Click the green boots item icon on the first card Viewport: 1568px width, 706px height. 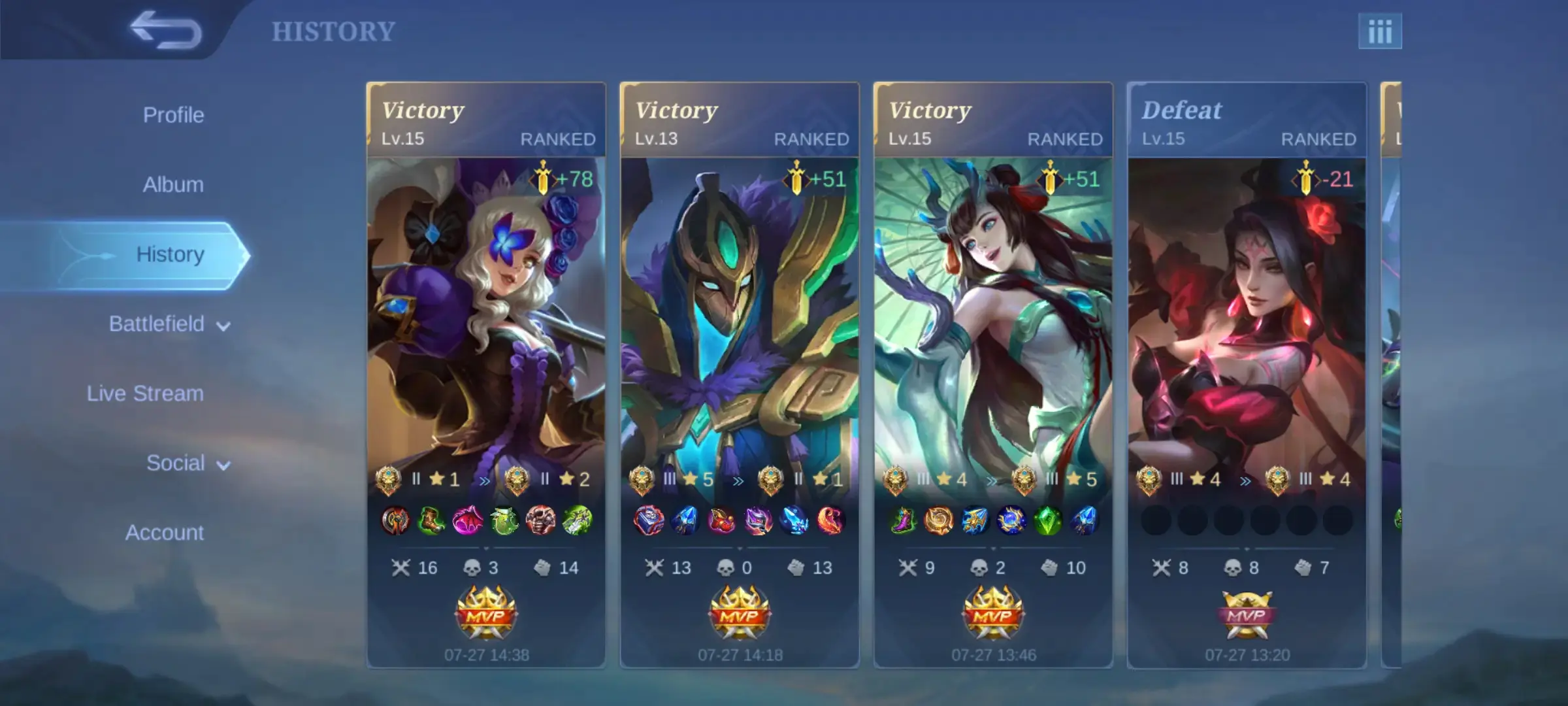433,518
